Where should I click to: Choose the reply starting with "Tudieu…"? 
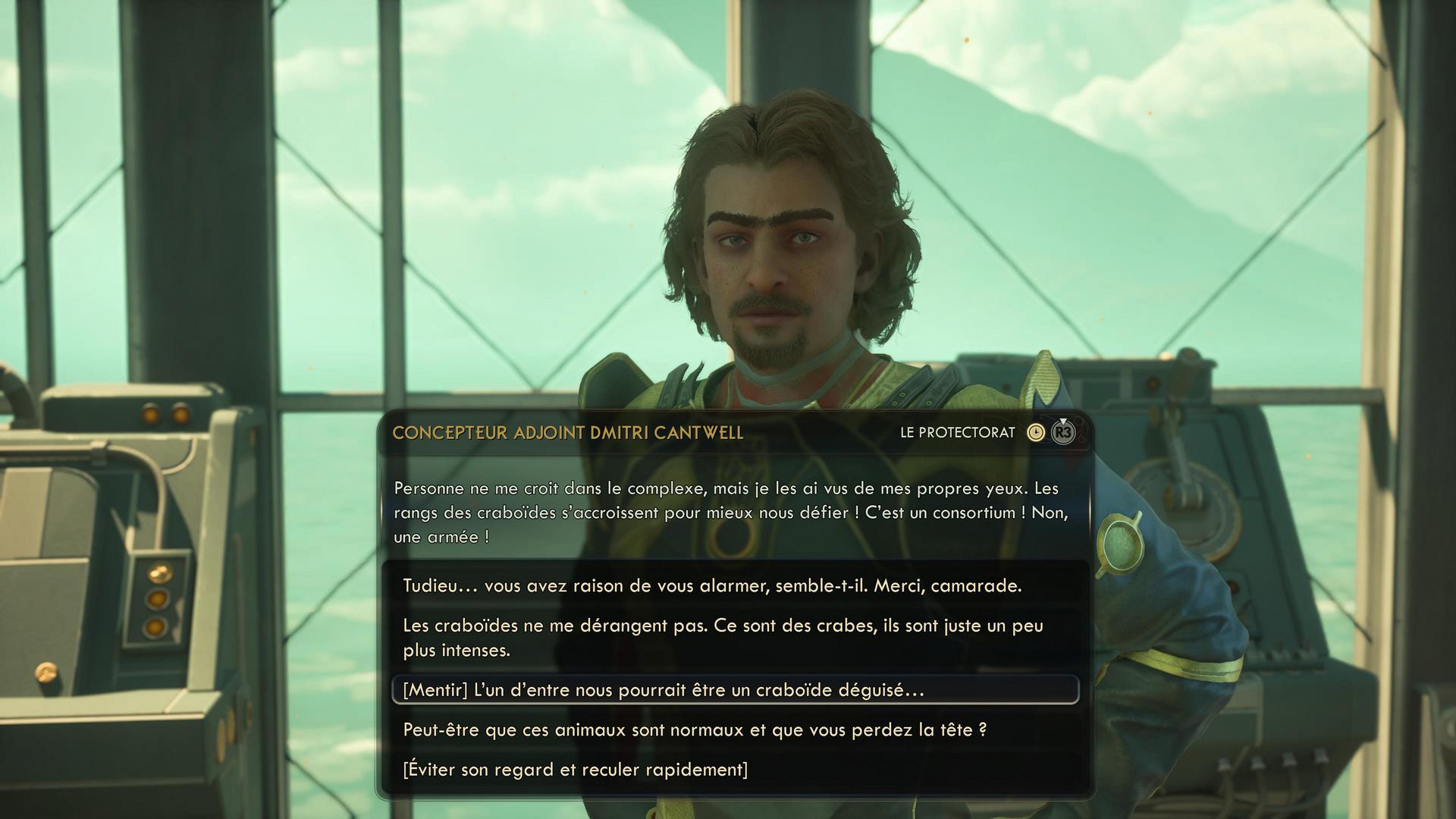coord(711,586)
